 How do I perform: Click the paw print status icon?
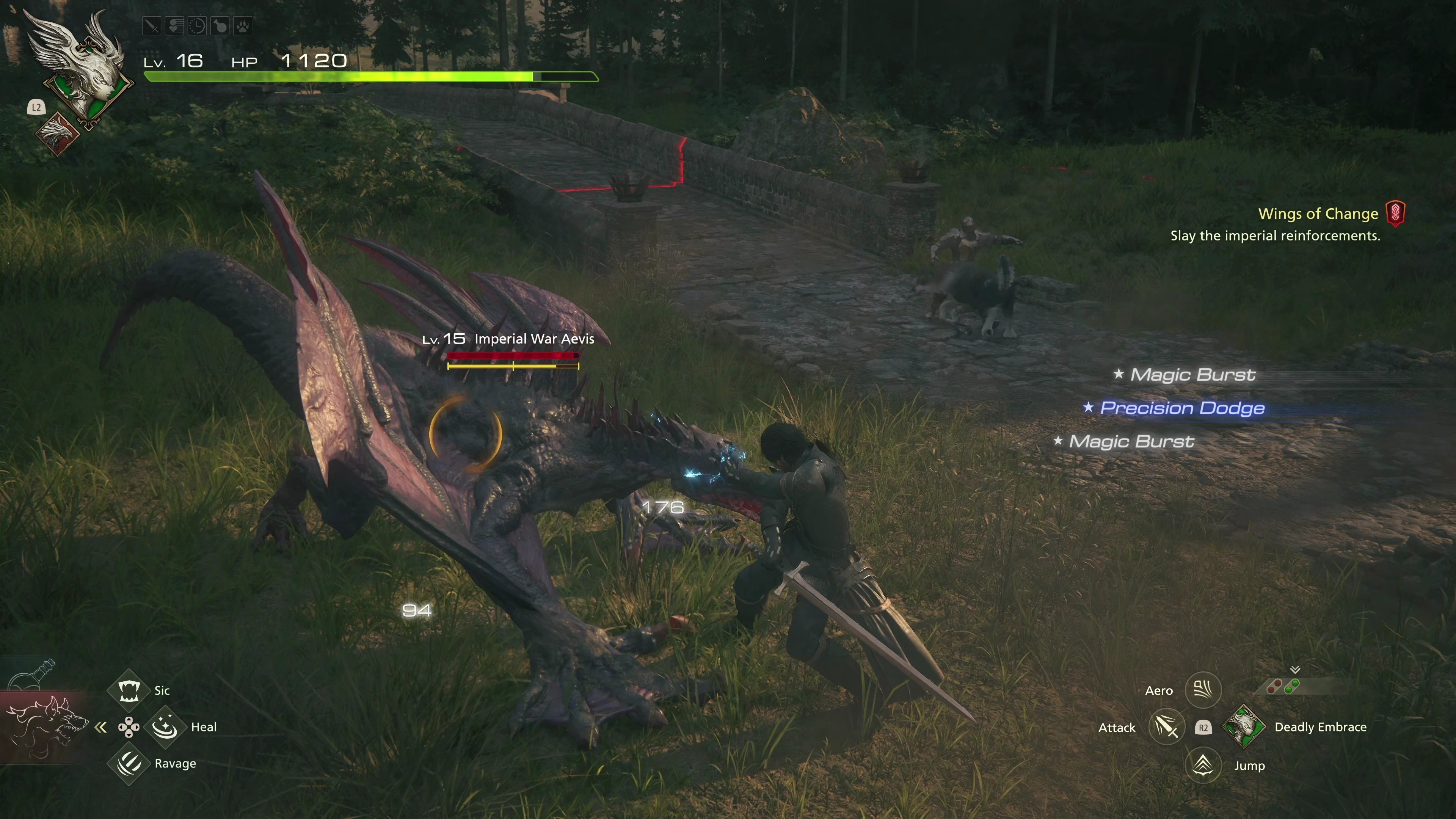click(x=243, y=26)
